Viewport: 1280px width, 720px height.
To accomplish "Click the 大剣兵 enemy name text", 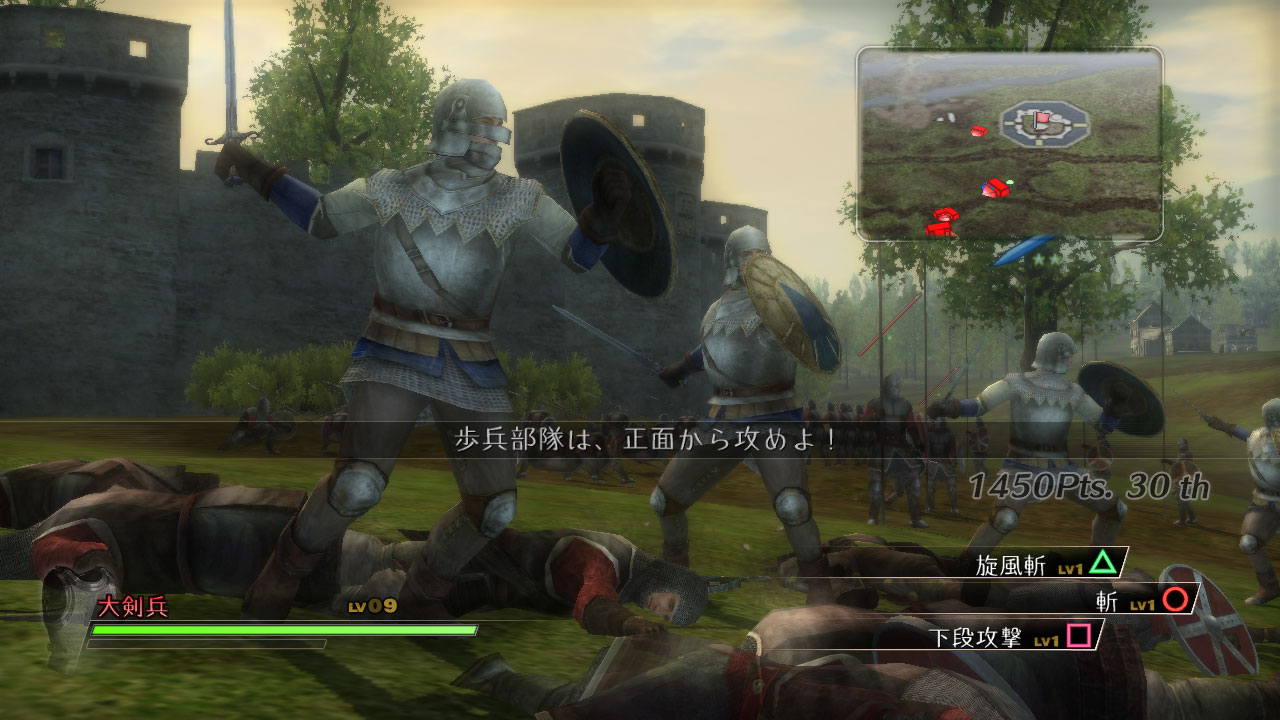I will pos(133,606).
